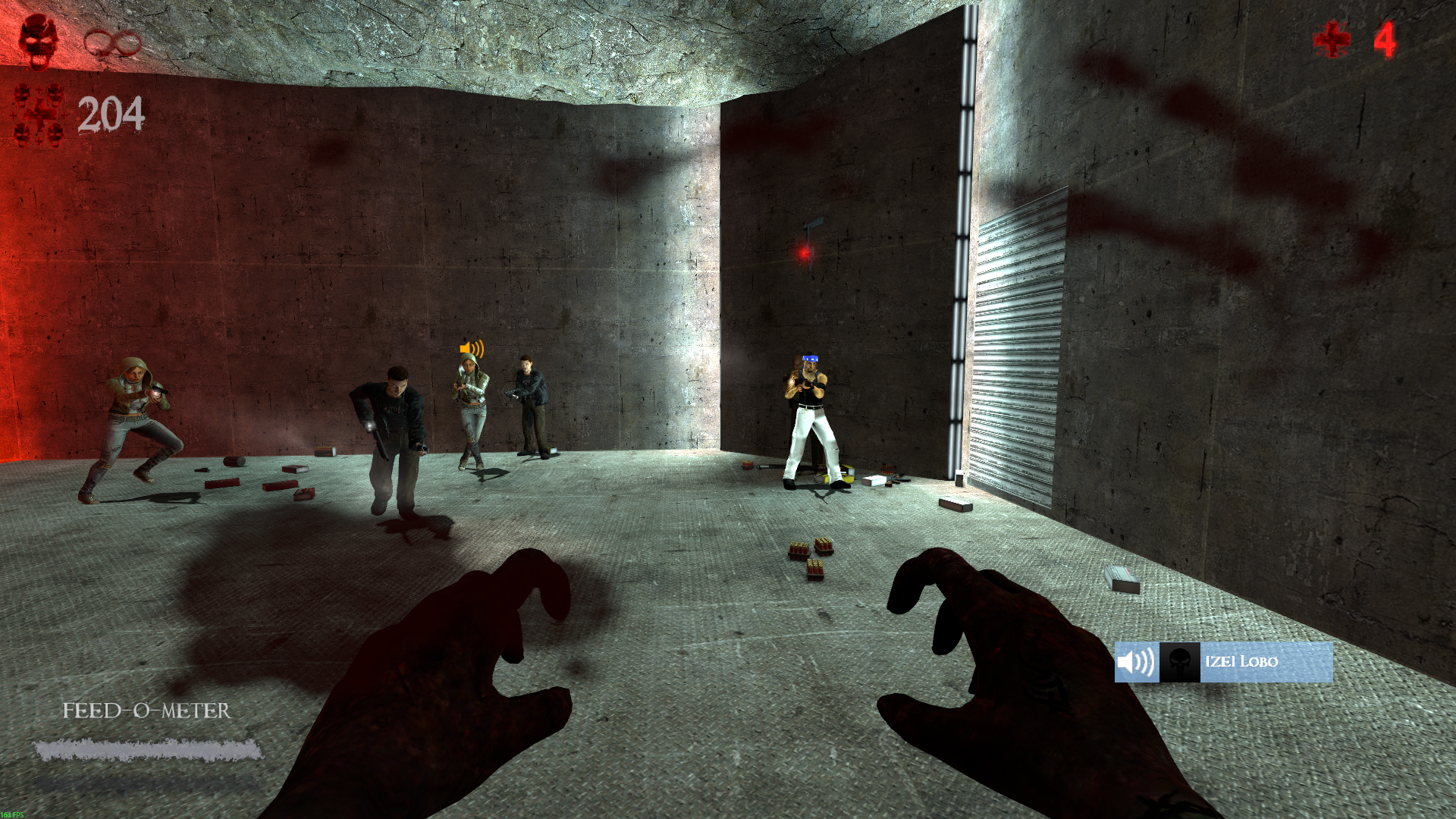Click Lobo's skull avatar thumbnail
The image size is (1456, 819).
pos(1179,662)
